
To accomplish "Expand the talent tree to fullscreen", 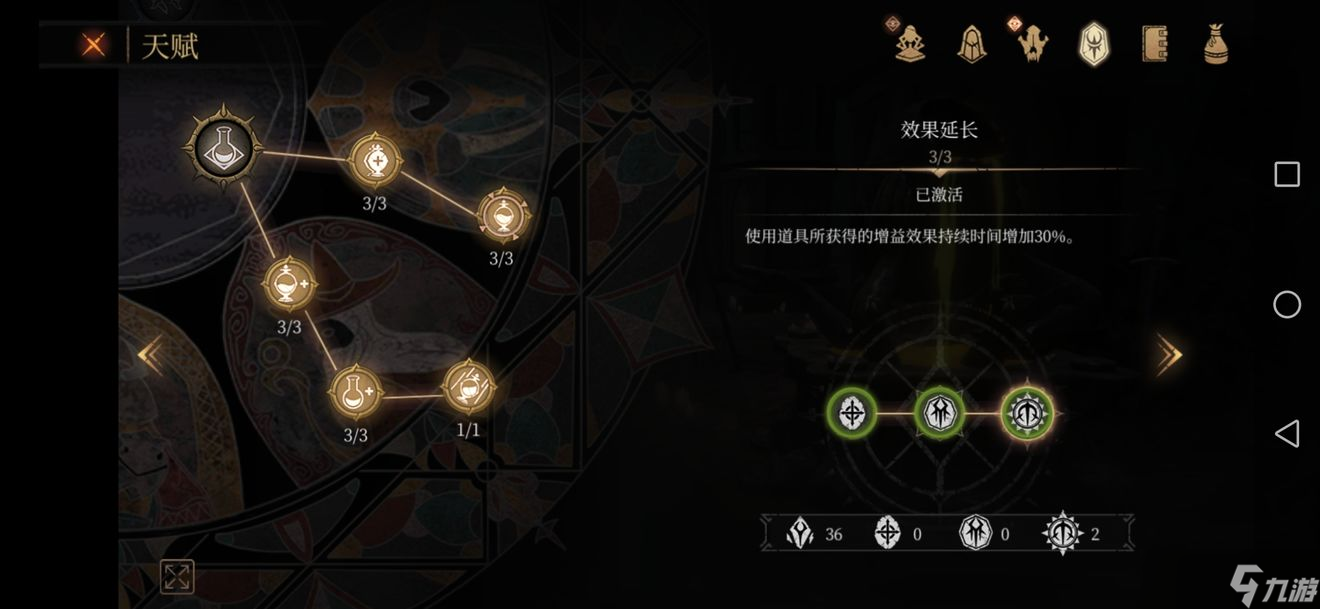I will pos(177,576).
